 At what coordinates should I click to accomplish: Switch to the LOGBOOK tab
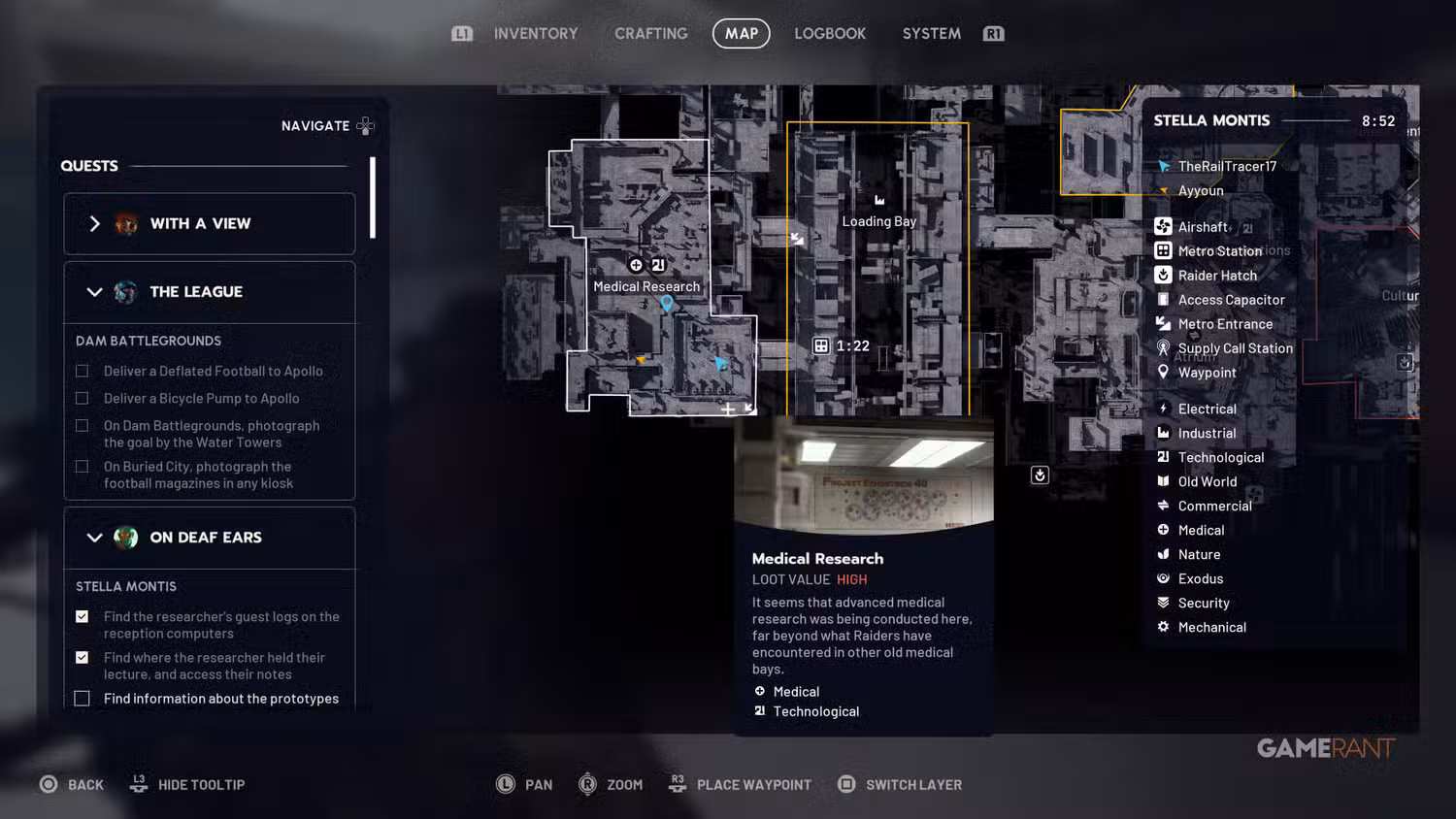coord(830,33)
